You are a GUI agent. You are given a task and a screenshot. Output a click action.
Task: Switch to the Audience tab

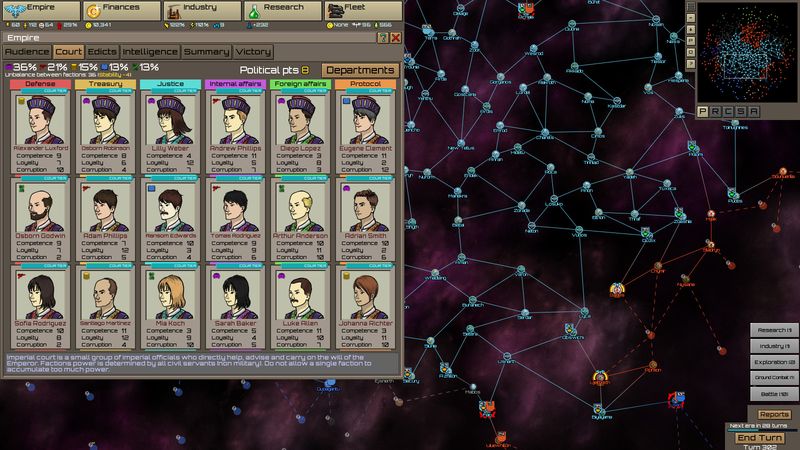pyautogui.click(x=26, y=51)
